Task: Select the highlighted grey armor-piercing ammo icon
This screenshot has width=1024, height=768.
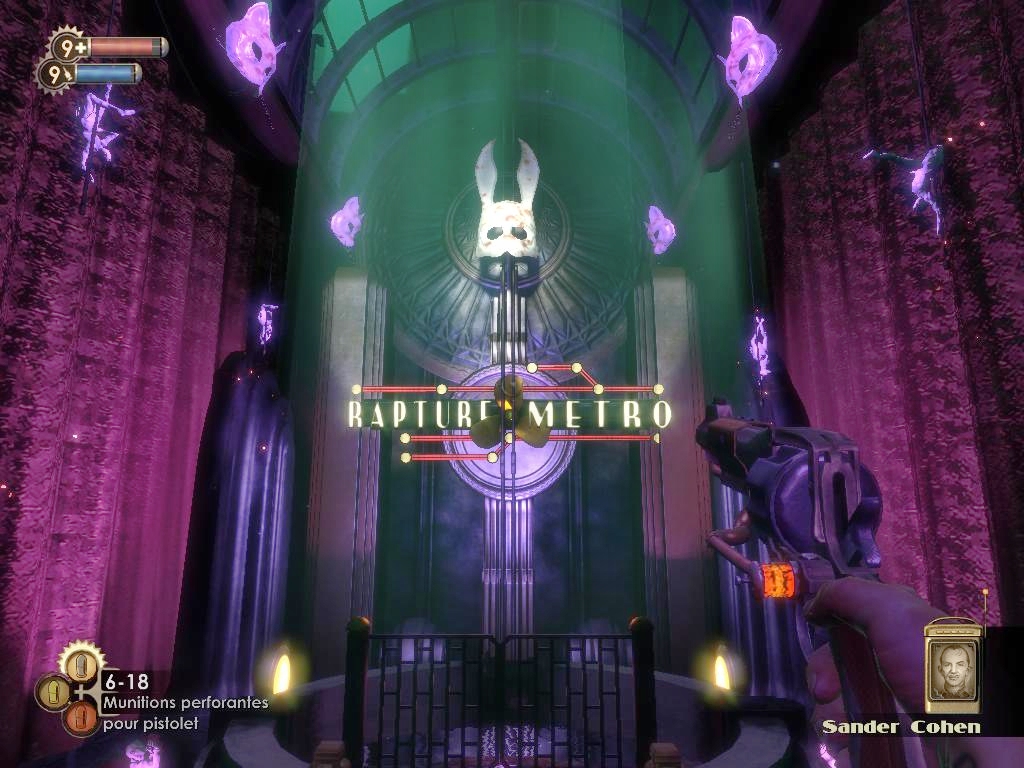Action: [x=81, y=664]
